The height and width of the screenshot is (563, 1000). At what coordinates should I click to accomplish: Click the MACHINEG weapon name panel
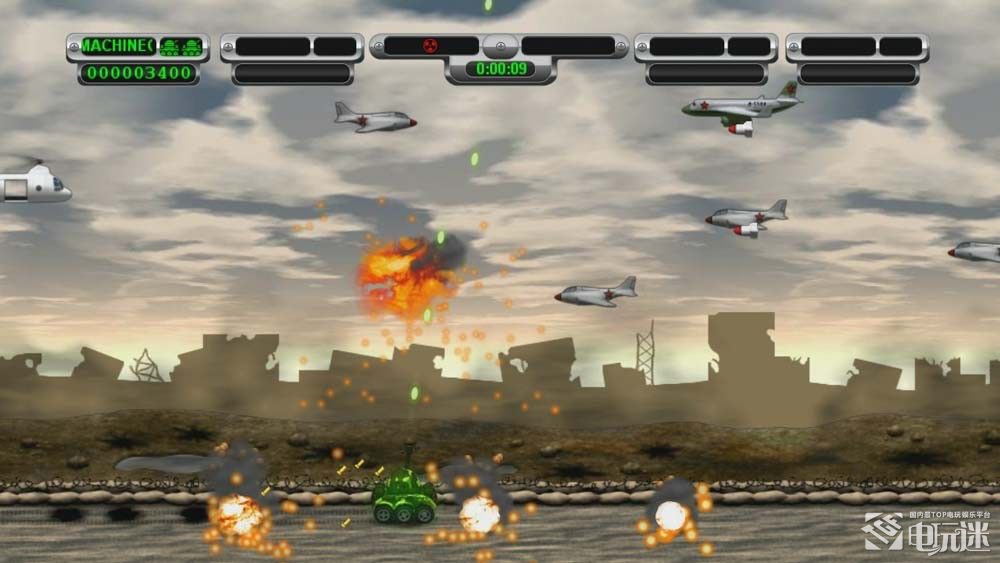[116, 46]
